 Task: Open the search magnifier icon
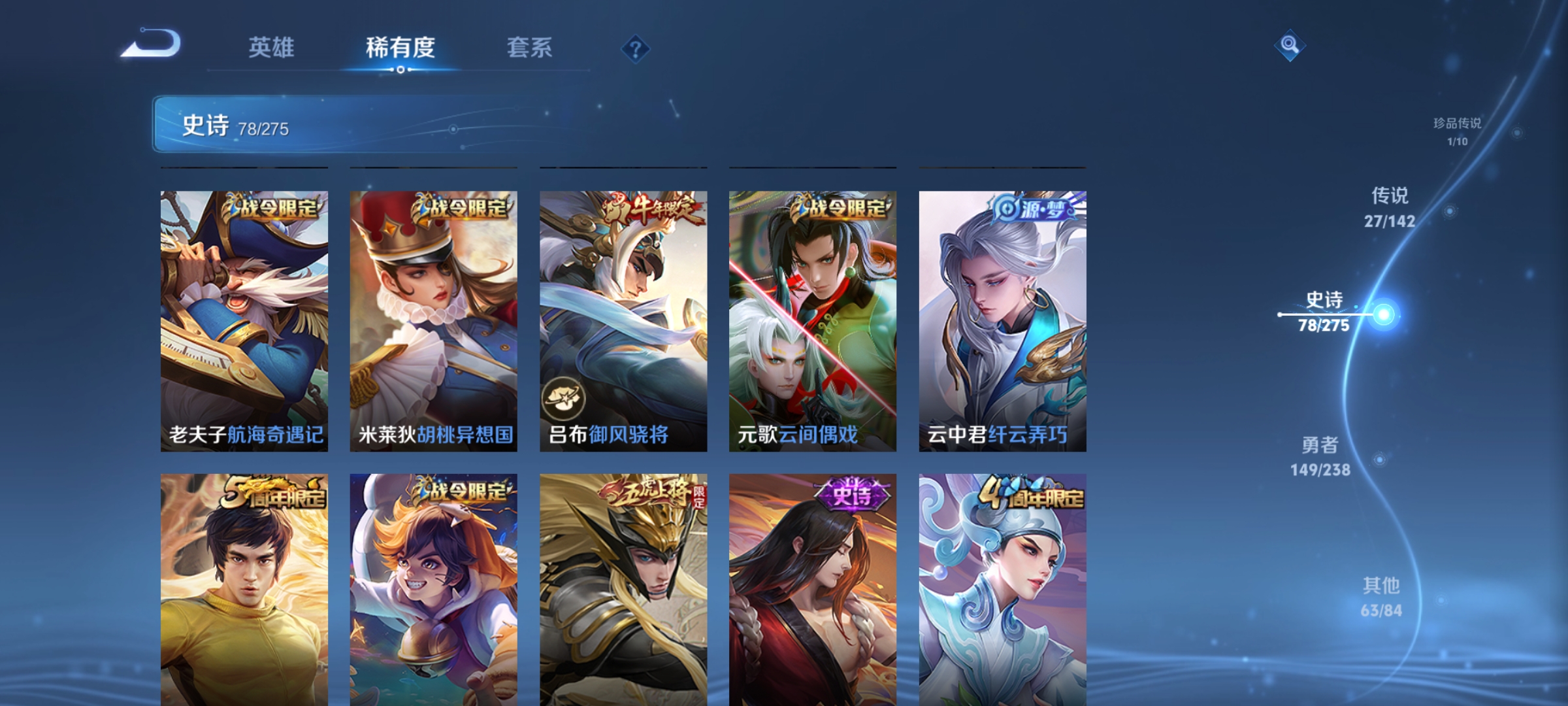tap(1290, 44)
